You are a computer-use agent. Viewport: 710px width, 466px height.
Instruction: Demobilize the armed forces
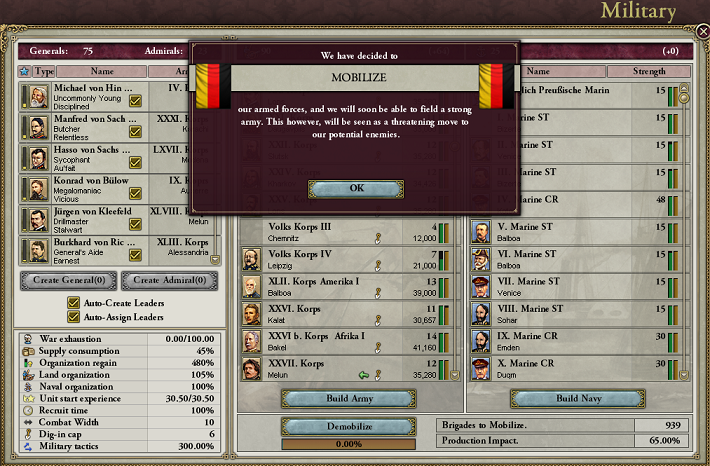coord(349,426)
